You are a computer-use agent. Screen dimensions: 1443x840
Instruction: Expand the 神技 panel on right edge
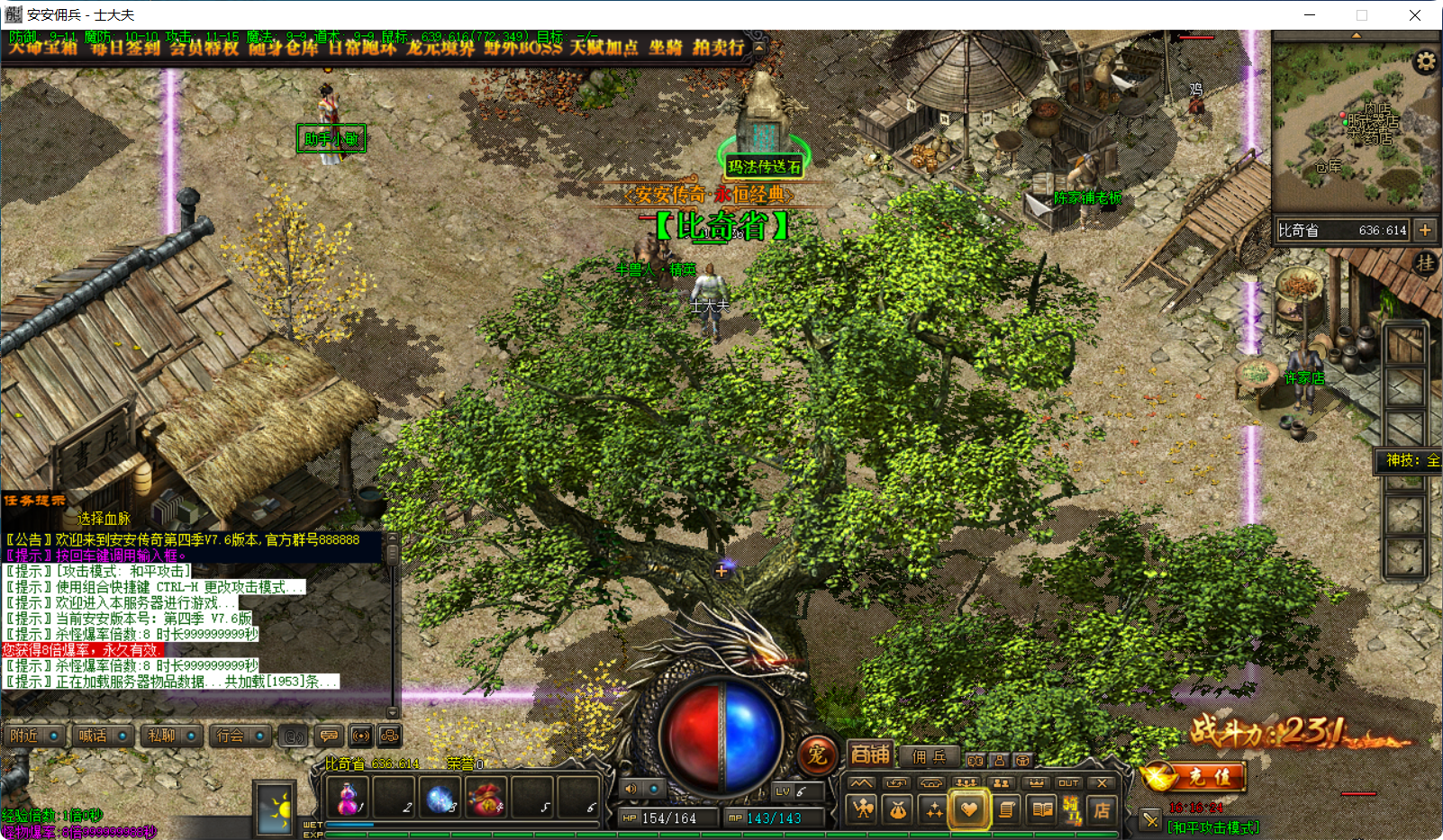1408,461
